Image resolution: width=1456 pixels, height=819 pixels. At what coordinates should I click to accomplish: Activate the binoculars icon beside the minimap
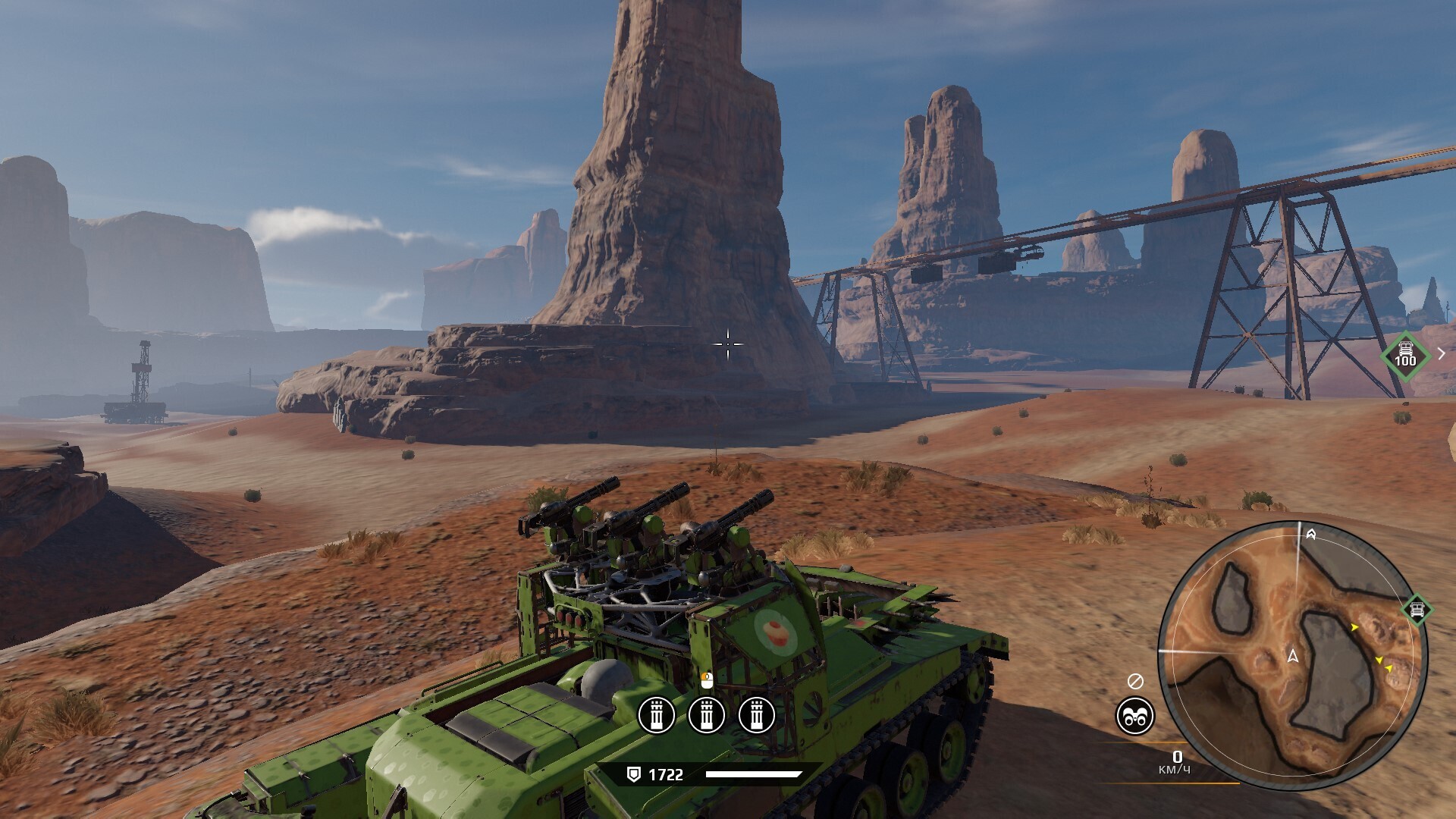pos(1134,716)
